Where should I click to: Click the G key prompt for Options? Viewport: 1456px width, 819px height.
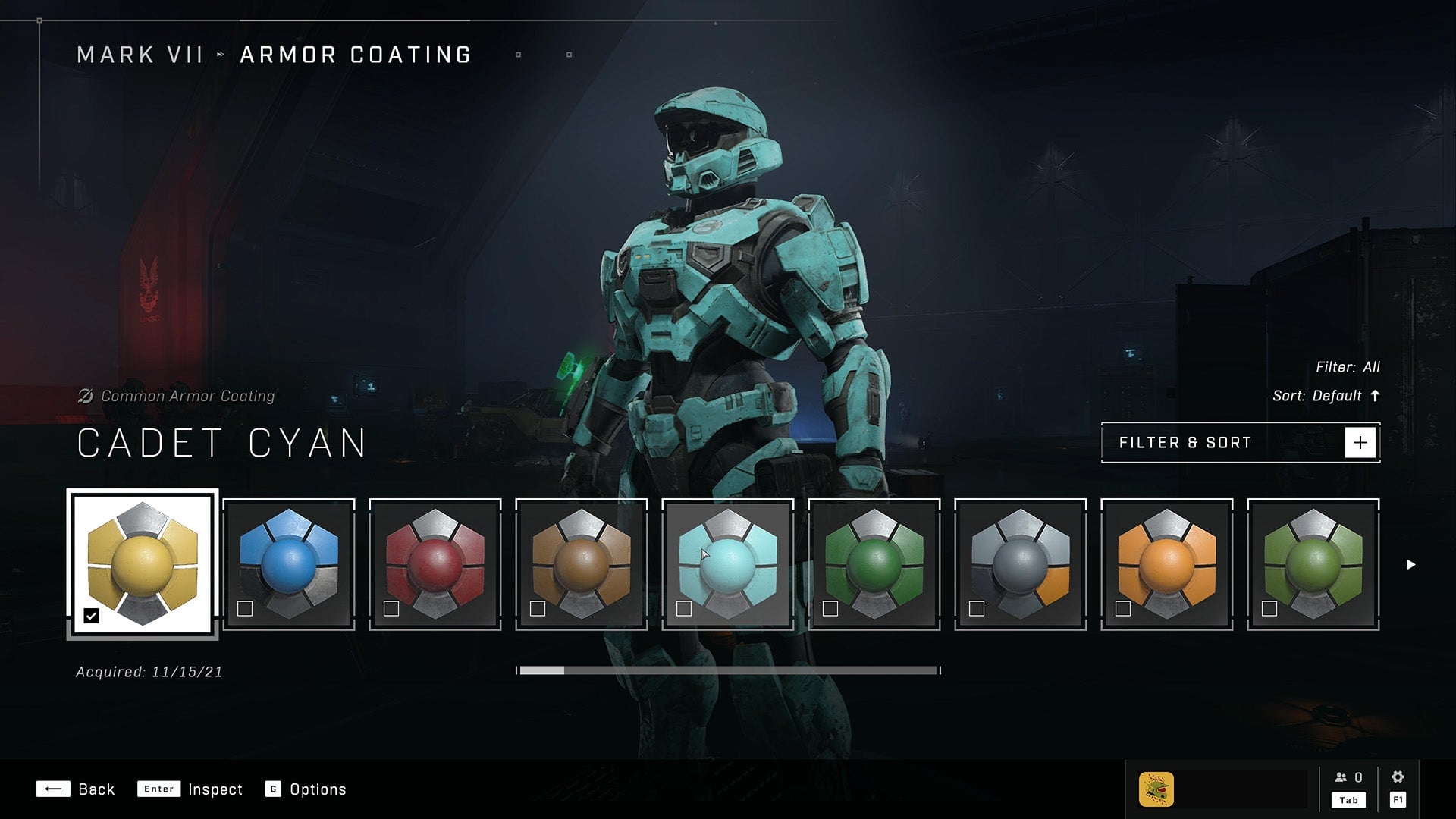tap(274, 789)
